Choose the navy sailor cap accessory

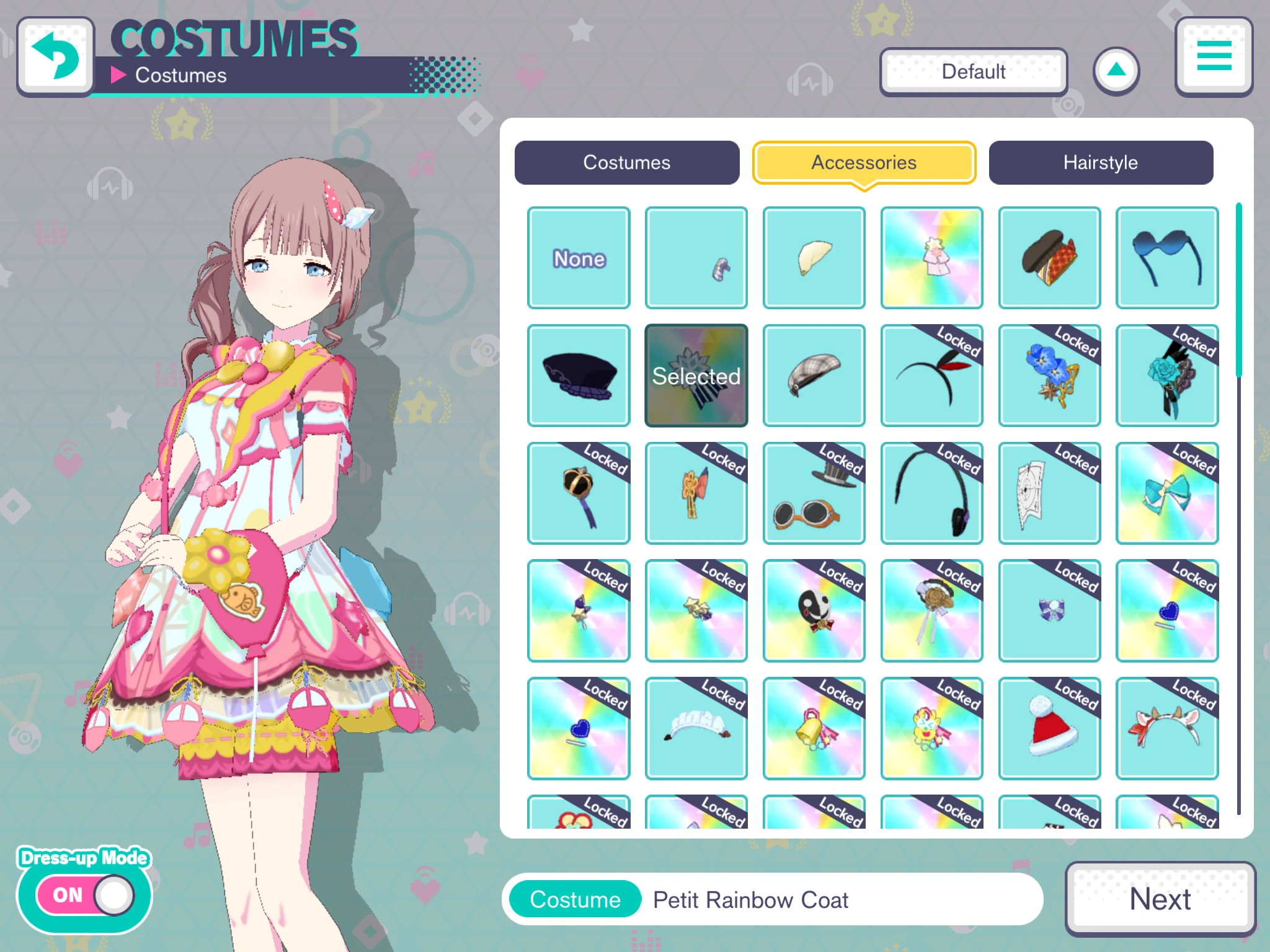[x=578, y=375]
